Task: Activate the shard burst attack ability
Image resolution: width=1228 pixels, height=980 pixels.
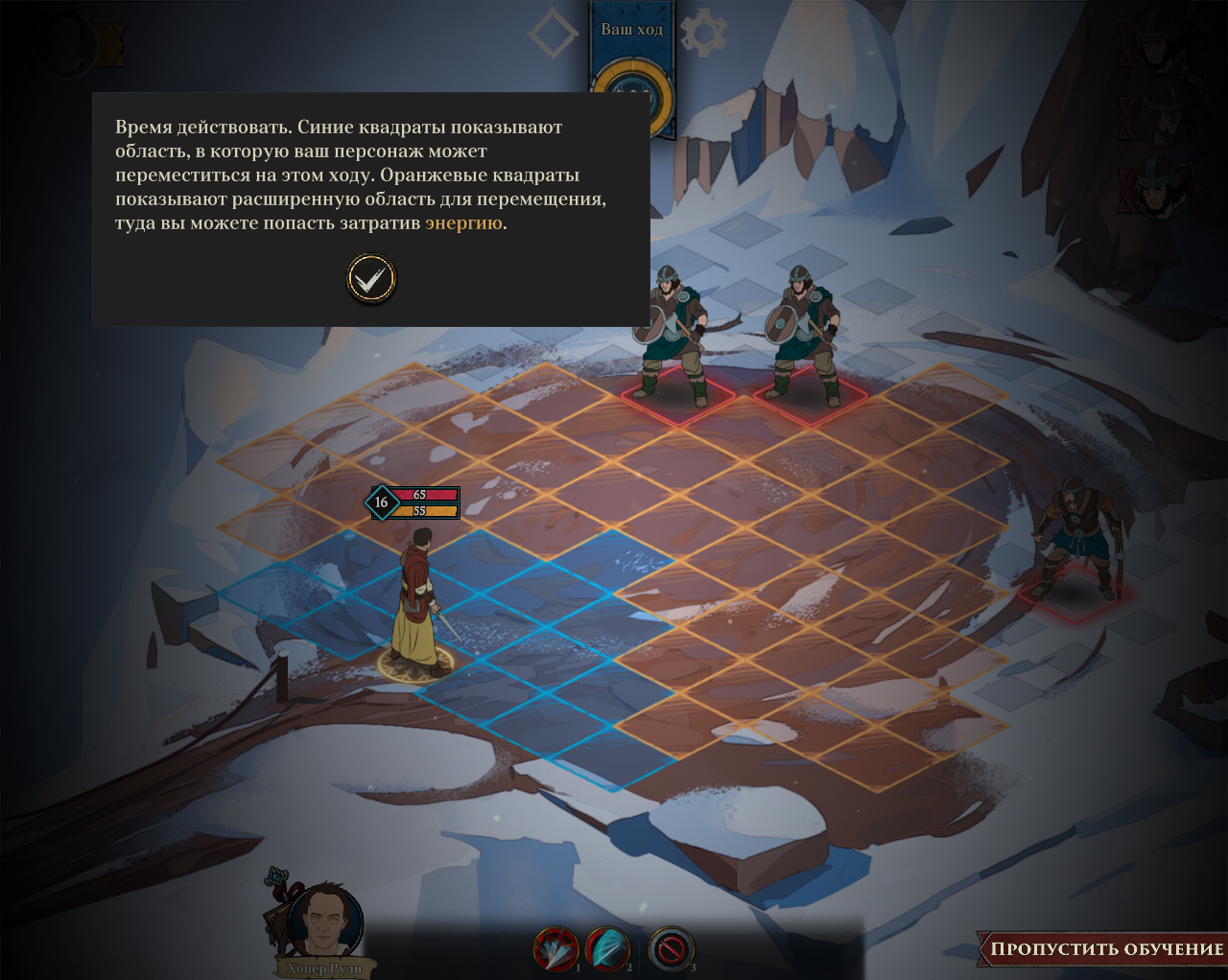Action: click(555, 950)
